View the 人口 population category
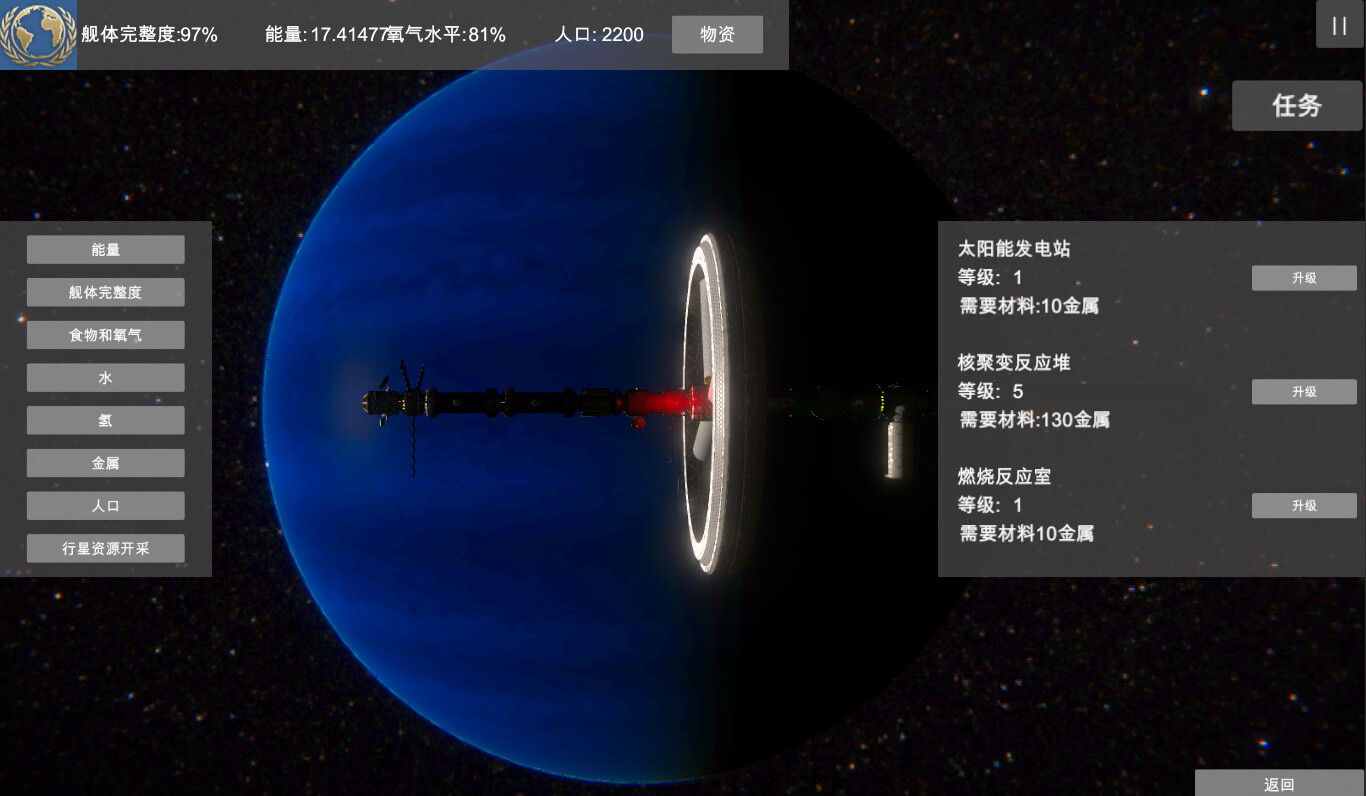 pos(105,505)
